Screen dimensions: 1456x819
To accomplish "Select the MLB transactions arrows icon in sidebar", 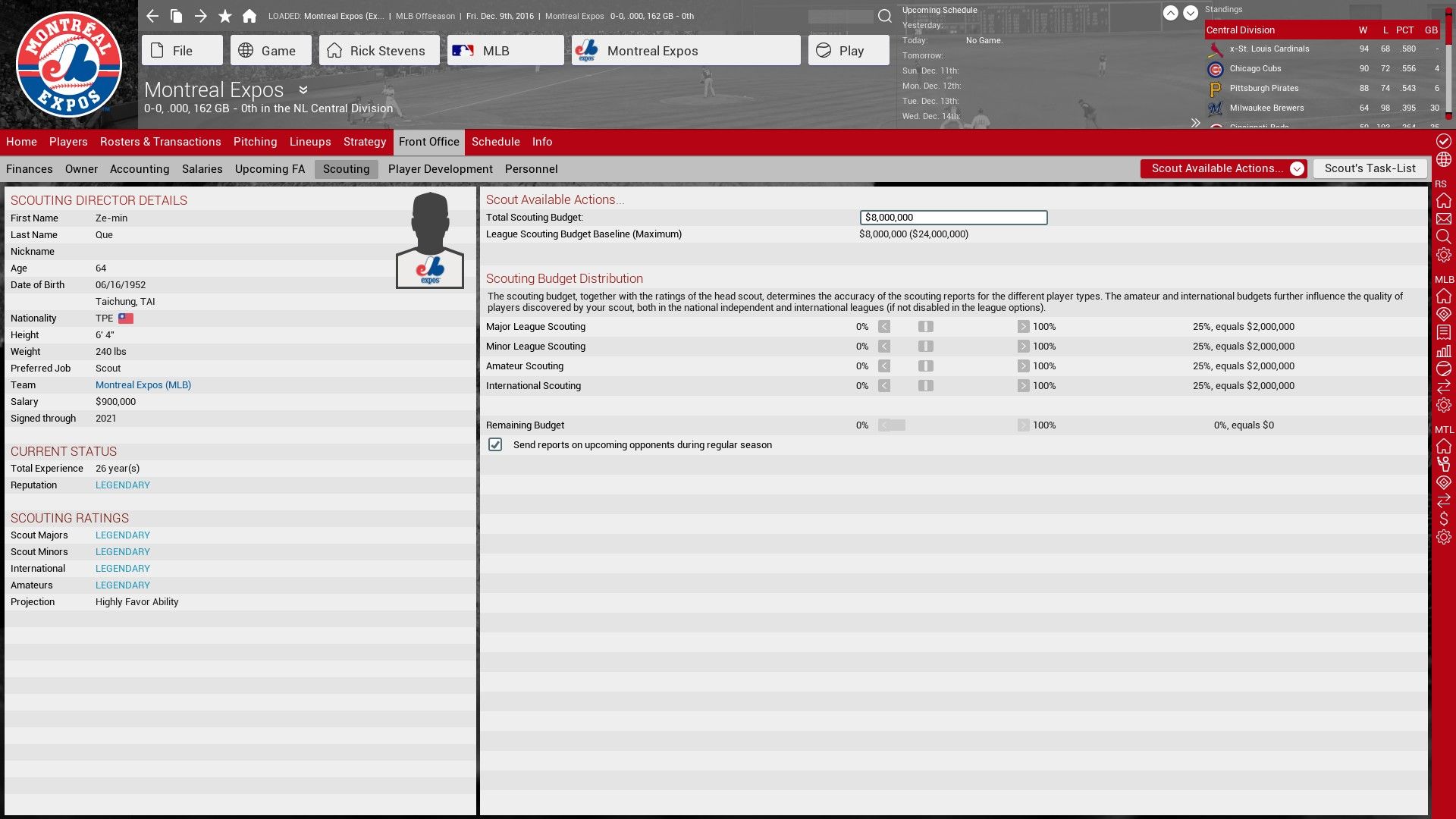I will 1445,388.
